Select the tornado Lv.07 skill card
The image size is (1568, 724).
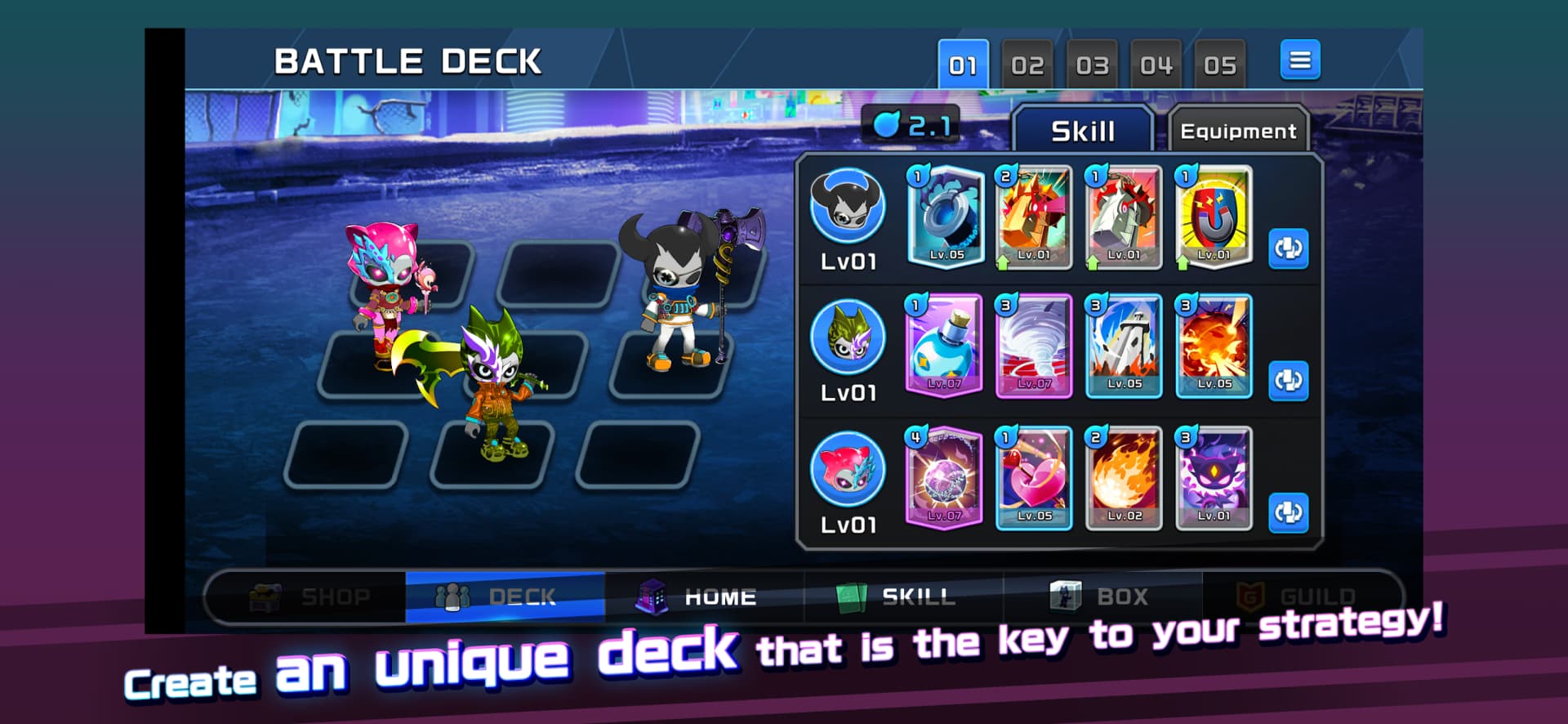tap(1034, 347)
